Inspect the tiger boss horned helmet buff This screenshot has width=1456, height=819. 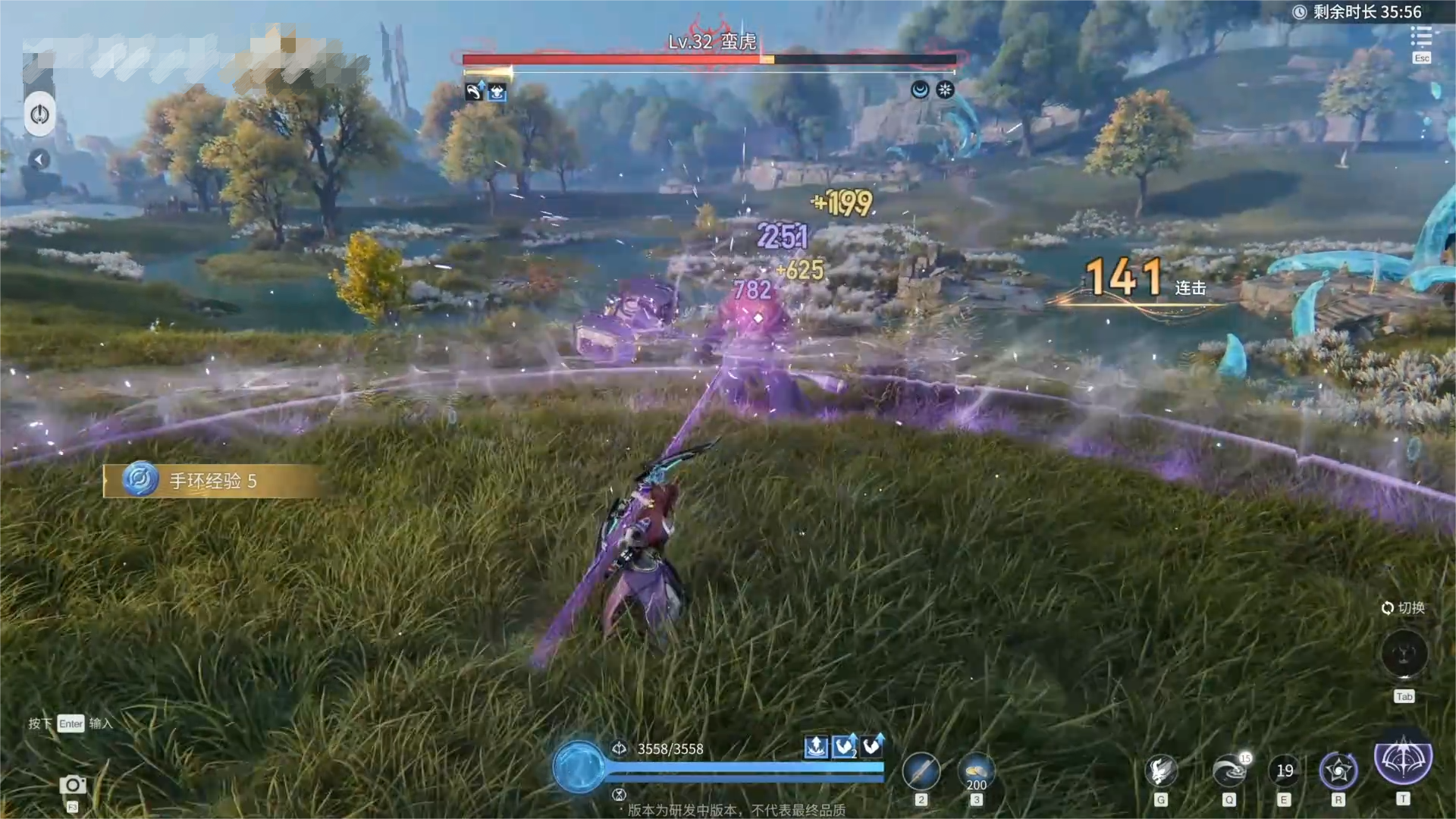click(497, 93)
